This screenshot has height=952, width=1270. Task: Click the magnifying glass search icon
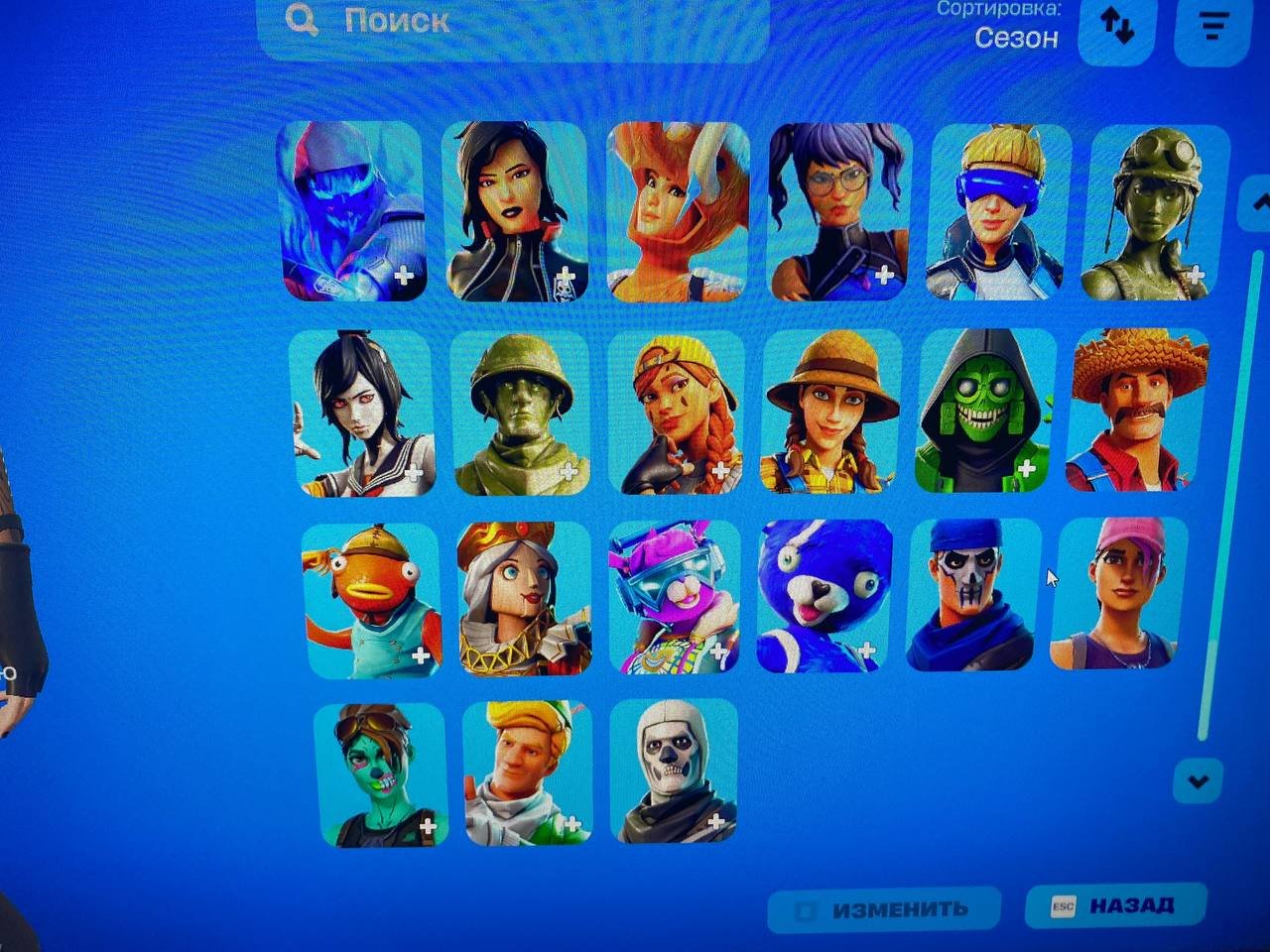coord(301,20)
